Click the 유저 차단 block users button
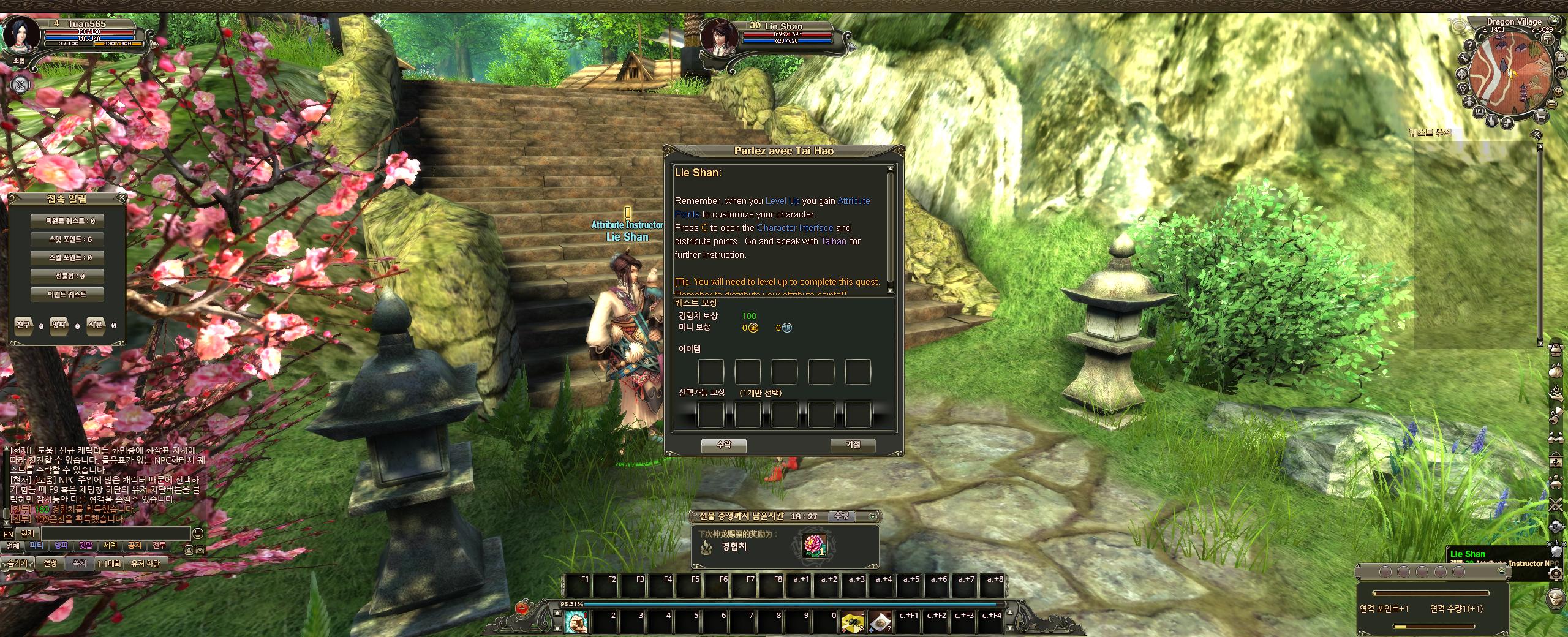1568x637 pixels. pos(145,563)
